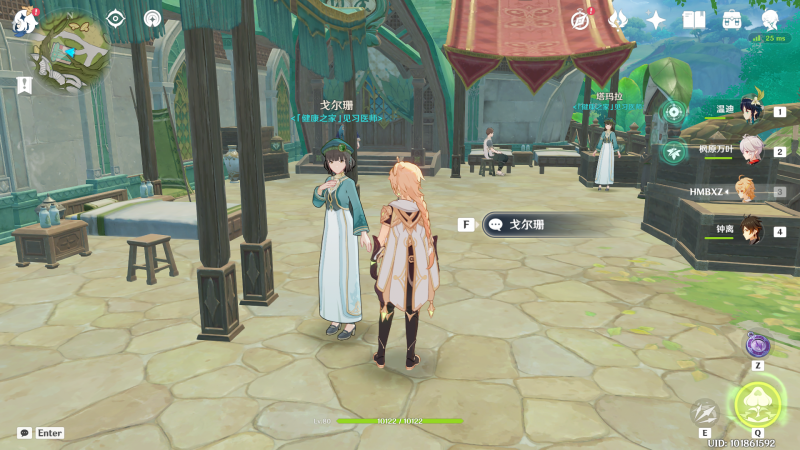Viewport: 800px width, 450px height.
Task: Switch to party member 枫原万叶
Action: click(748, 151)
